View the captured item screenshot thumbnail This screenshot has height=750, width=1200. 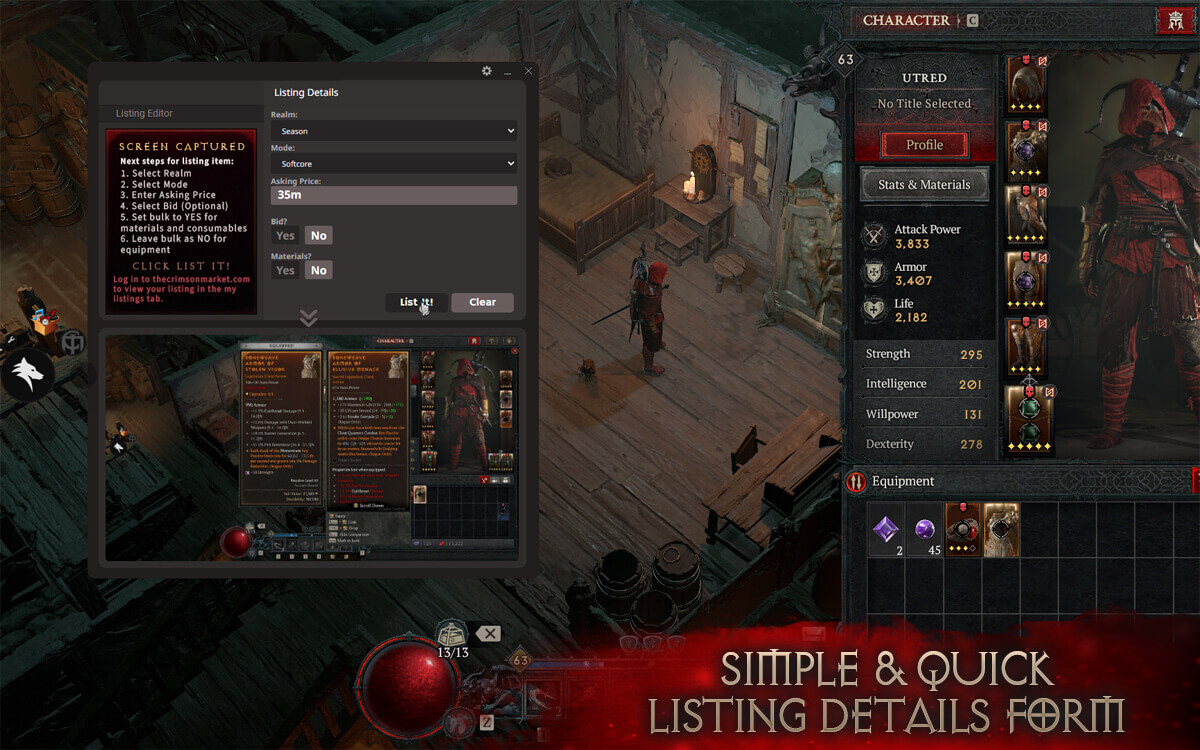312,445
